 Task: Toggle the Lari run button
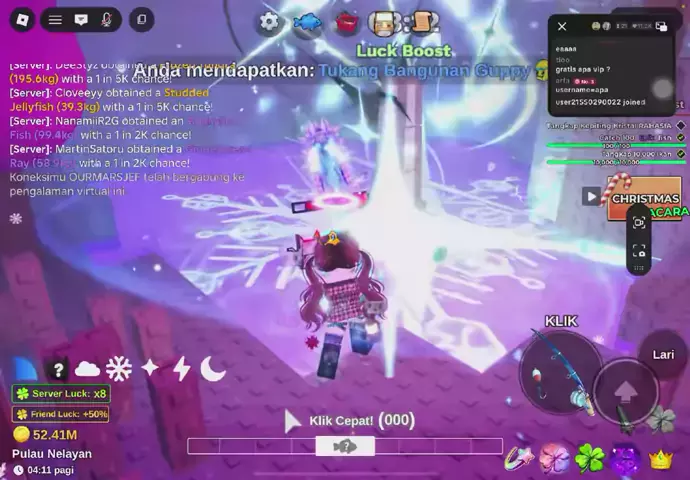point(663,354)
